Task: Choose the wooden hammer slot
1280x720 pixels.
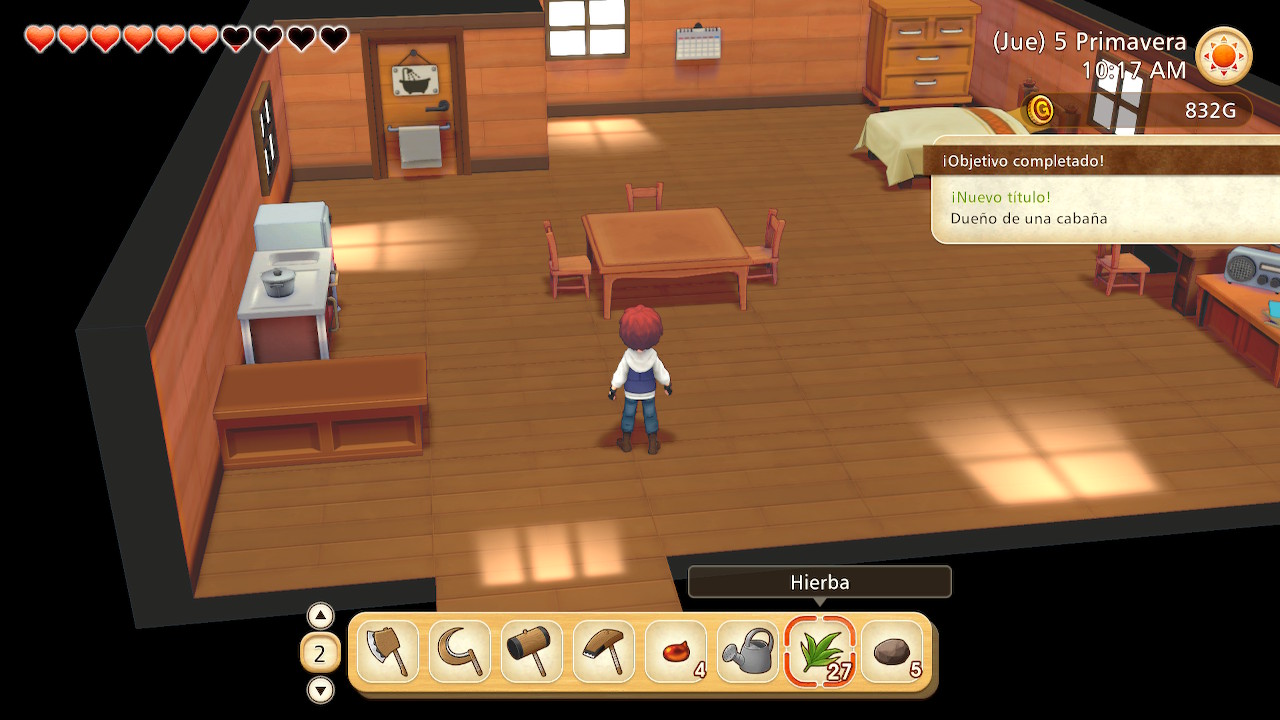Action: (x=532, y=652)
